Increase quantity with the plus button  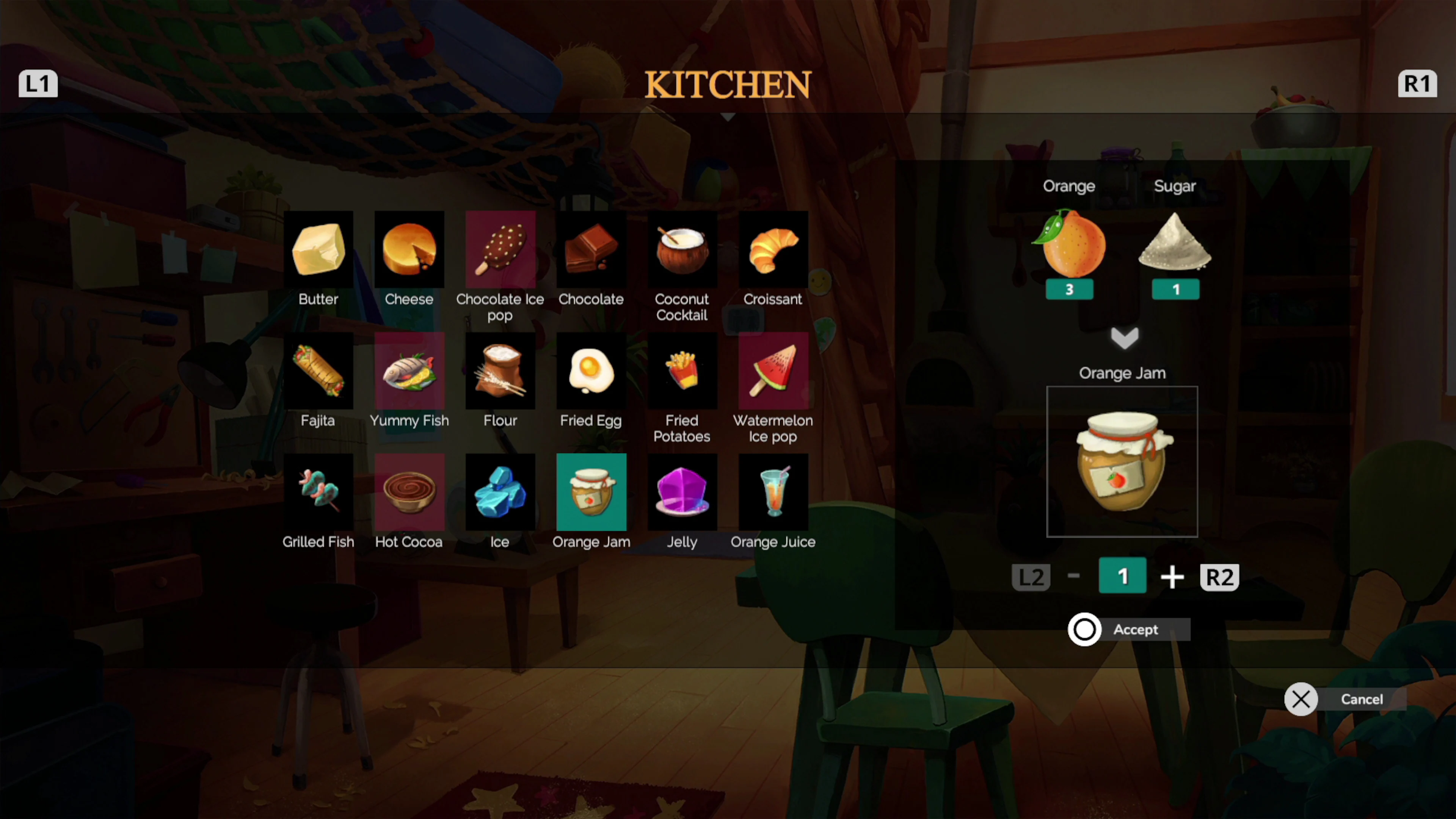point(1172,576)
